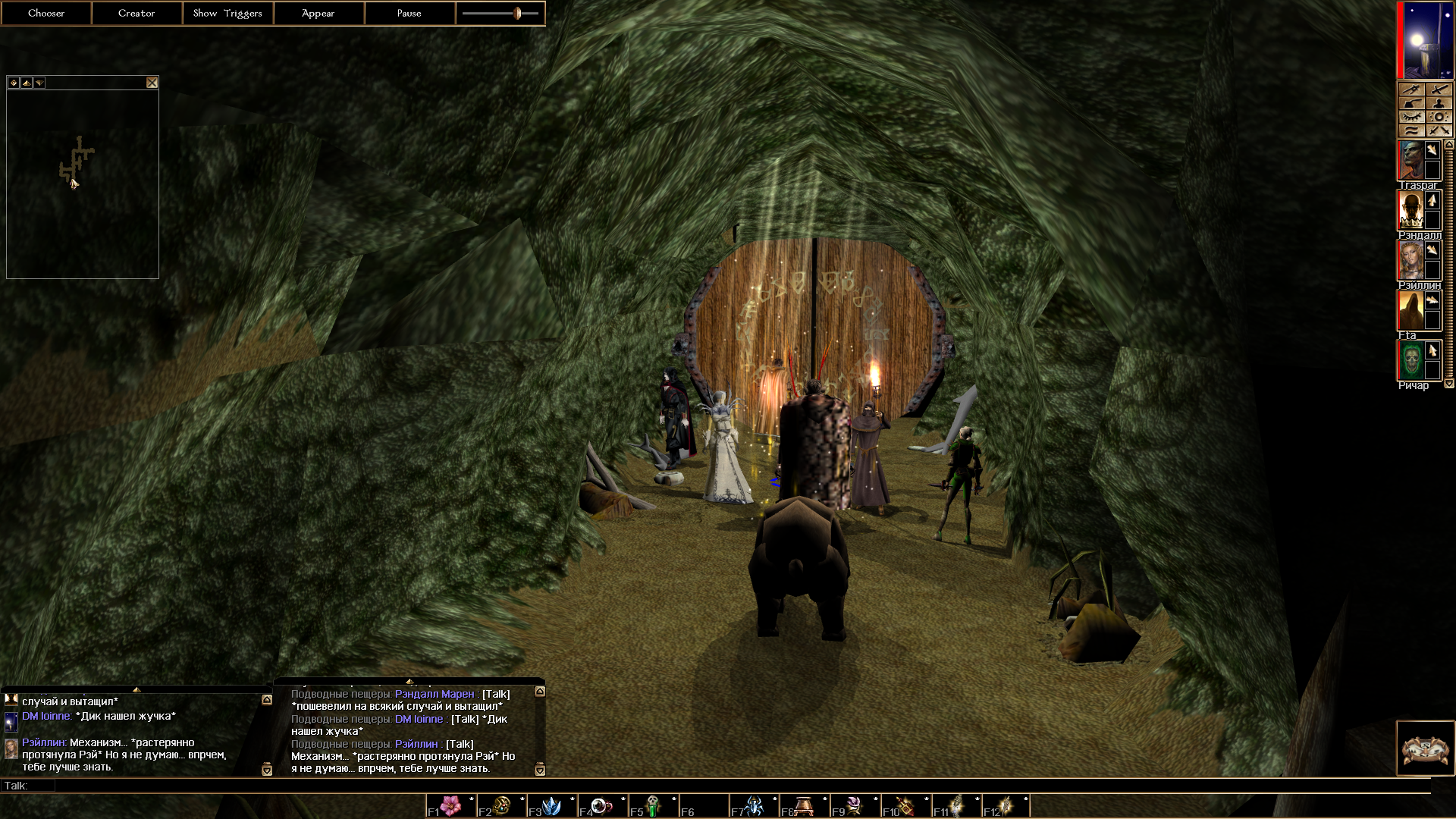Open the compass emblem button

tap(1426, 748)
